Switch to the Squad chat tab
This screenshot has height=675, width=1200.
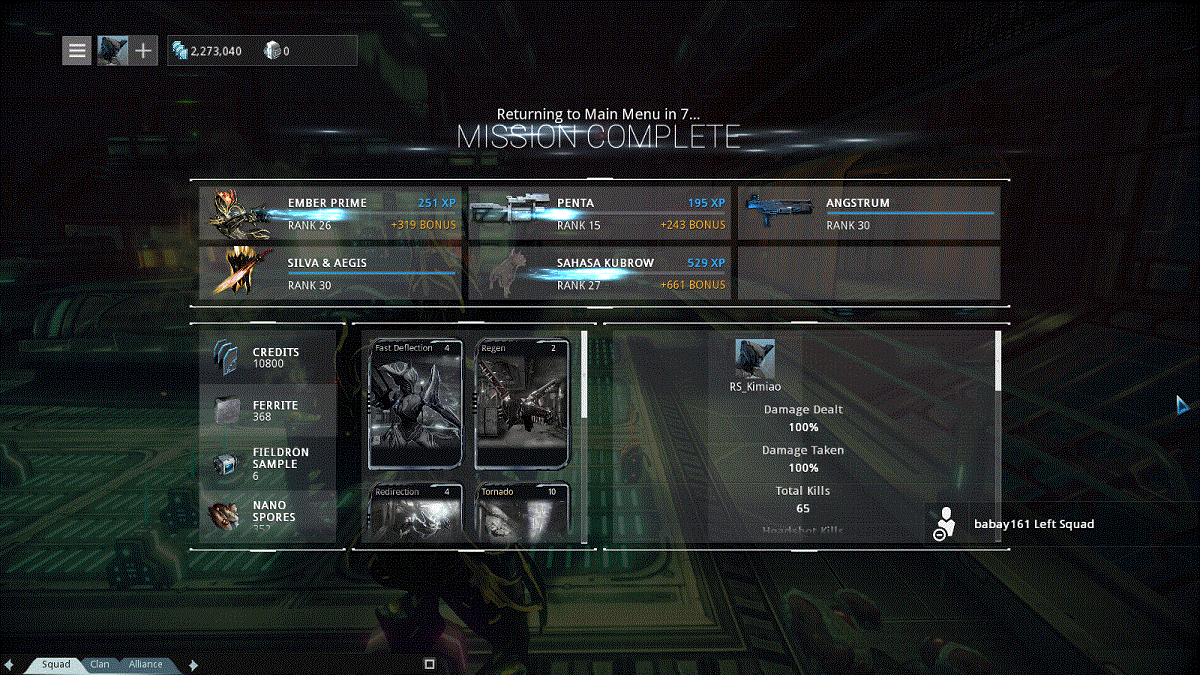click(x=56, y=664)
